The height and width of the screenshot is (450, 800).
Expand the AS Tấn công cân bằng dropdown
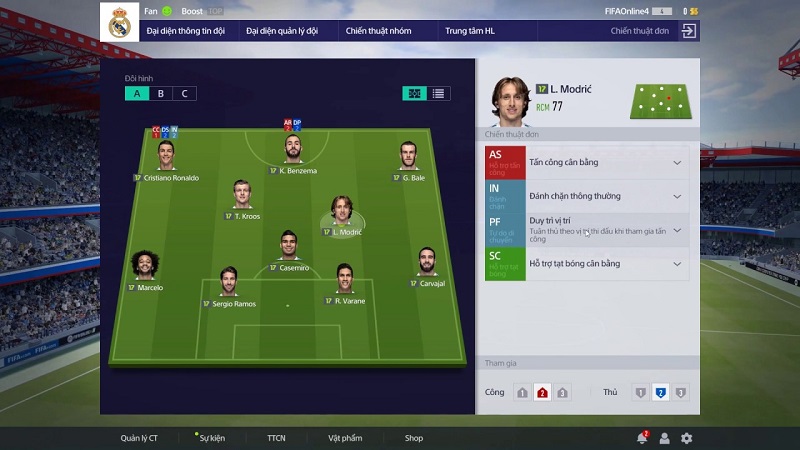(677, 162)
